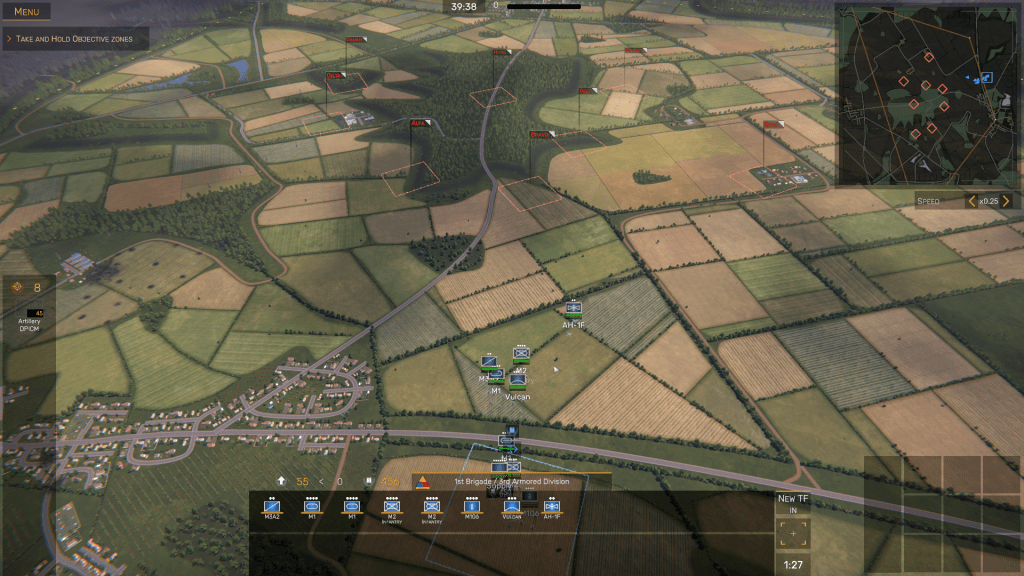This screenshot has width=1024, height=576.
Task: Open the Menu button
Action: click(x=27, y=12)
